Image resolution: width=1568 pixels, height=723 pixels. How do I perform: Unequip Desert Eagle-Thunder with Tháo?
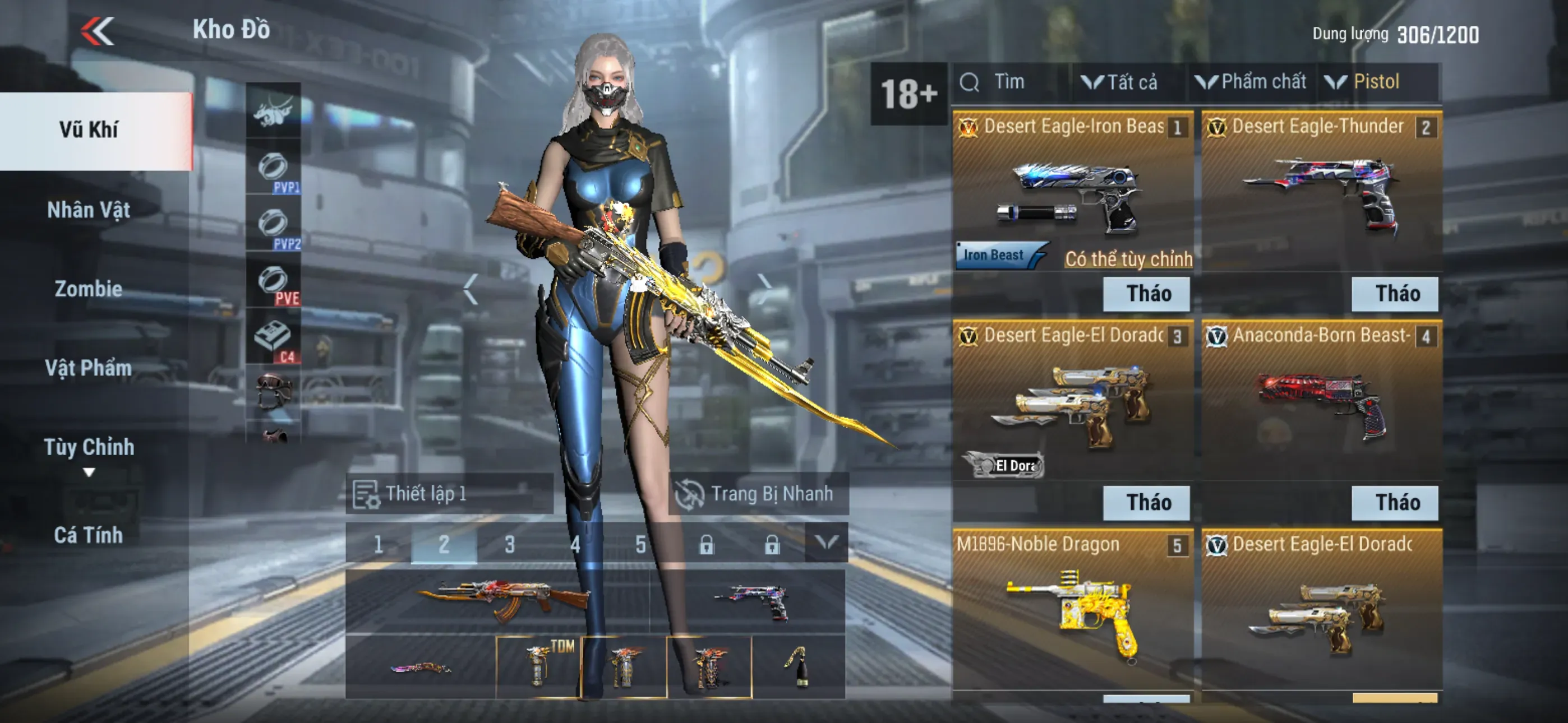pyautogui.click(x=1395, y=294)
